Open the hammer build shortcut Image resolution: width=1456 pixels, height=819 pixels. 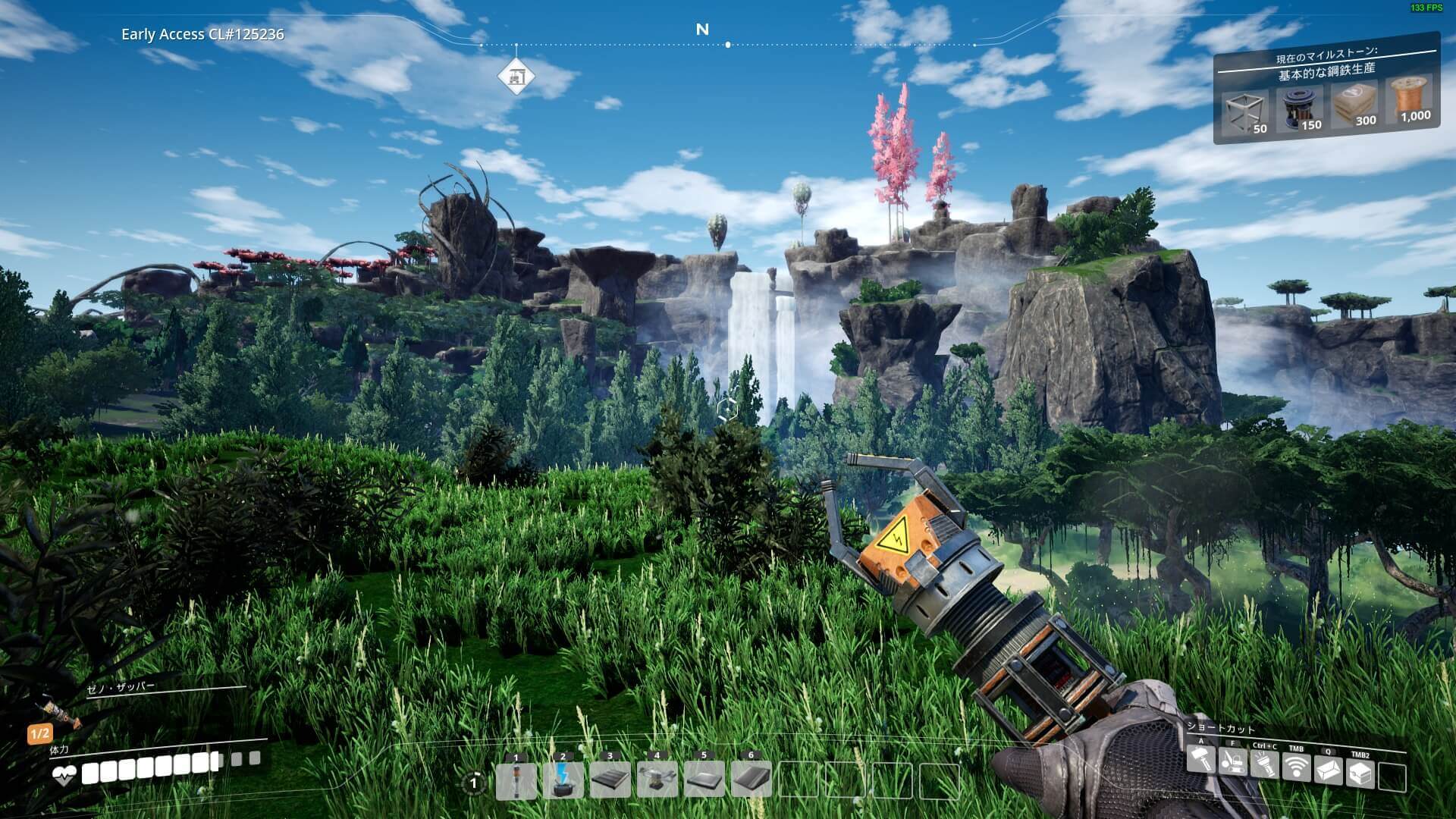[1201, 759]
